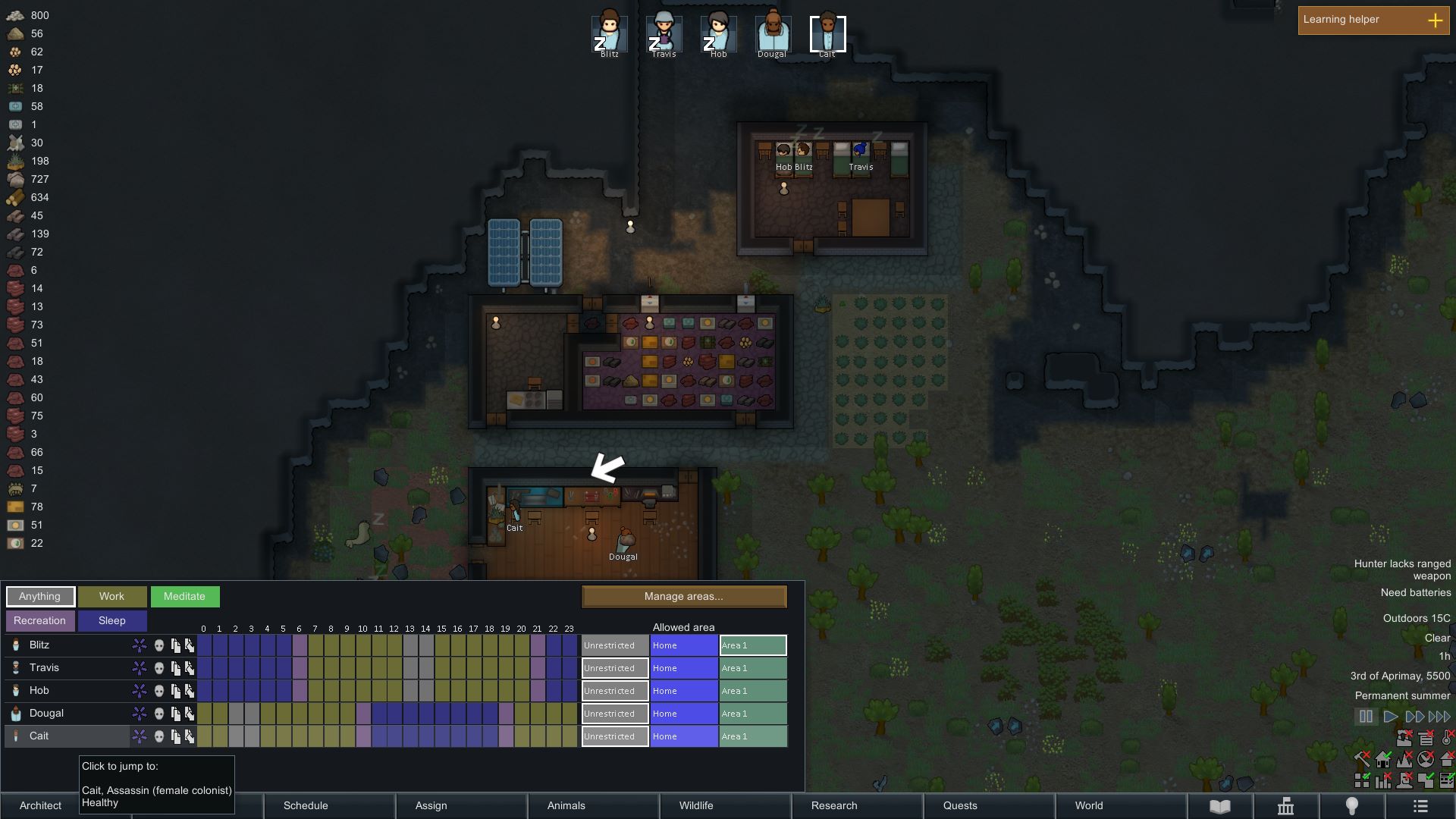This screenshot has width=1456, height=819.
Task: Click the lightbulb icon in the bottom bar
Action: click(1351, 805)
